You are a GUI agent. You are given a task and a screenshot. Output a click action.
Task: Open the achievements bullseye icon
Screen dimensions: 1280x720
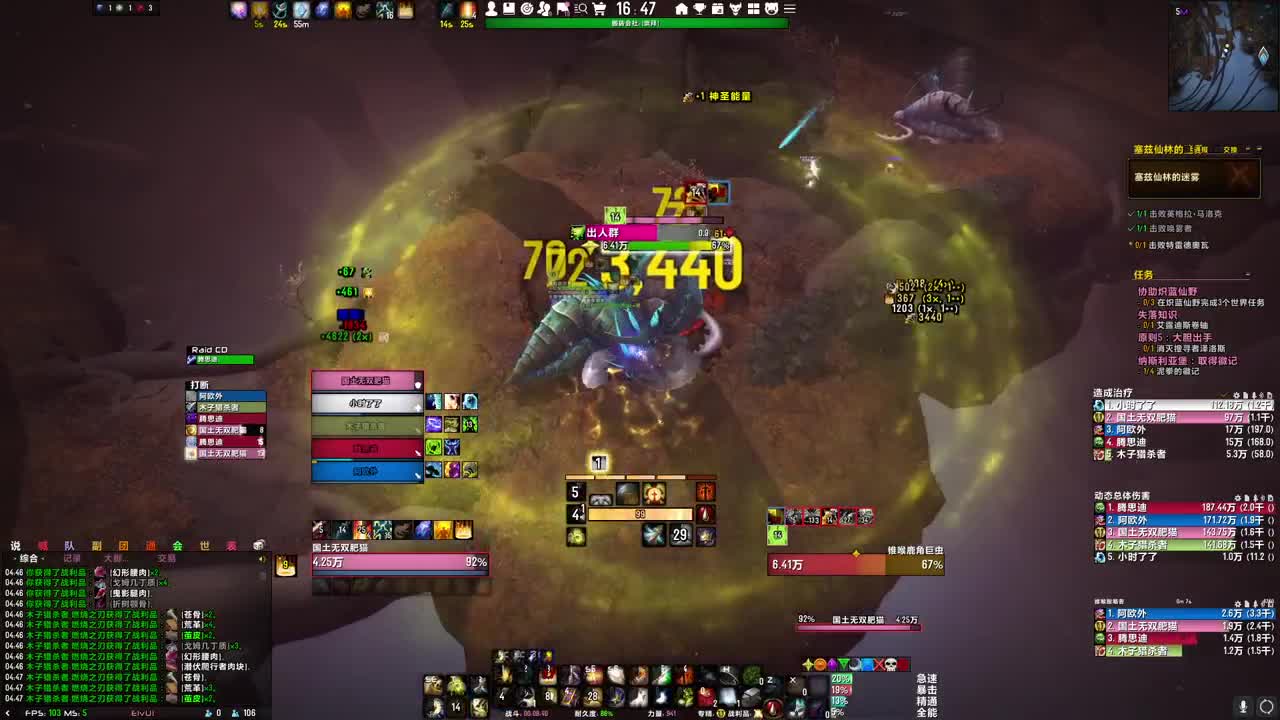coord(527,8)
